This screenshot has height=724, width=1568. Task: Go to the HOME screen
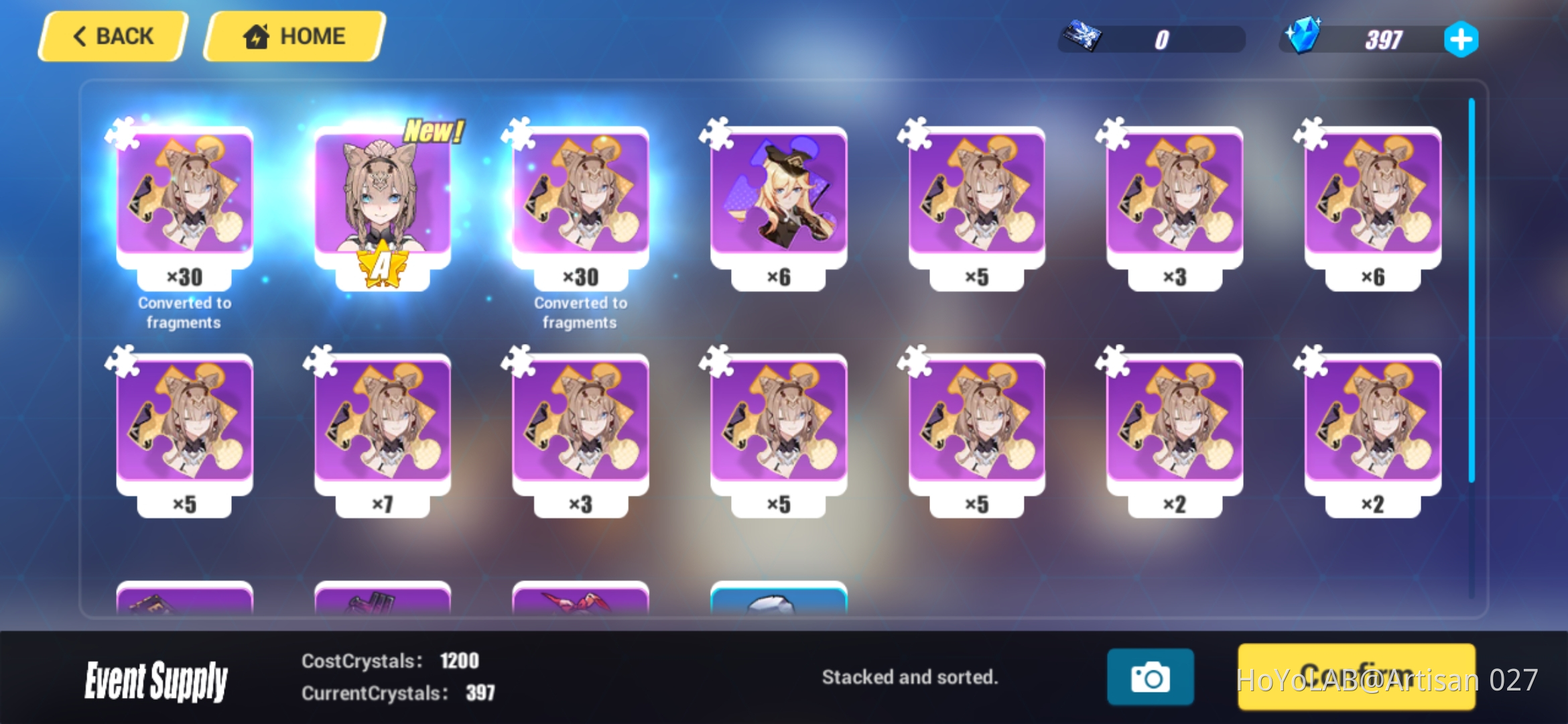pos(293,36)
